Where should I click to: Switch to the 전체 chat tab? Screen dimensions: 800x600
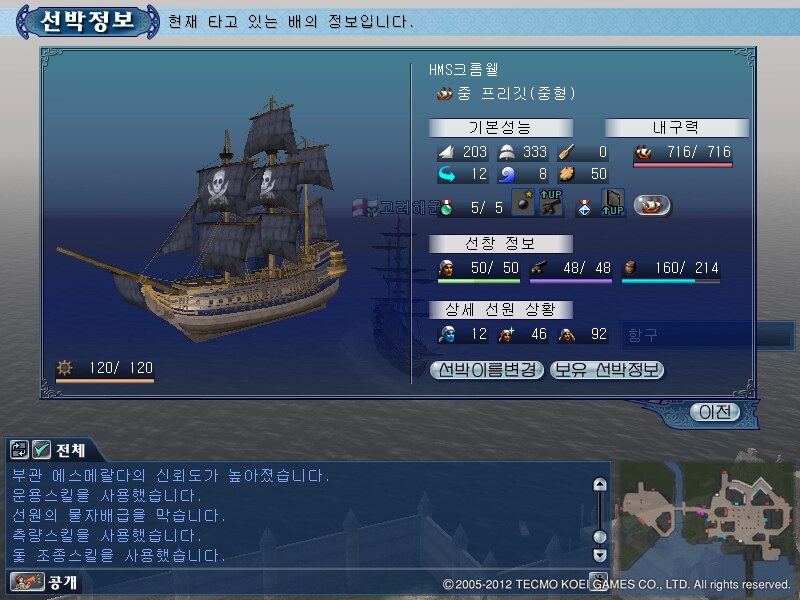pyautogui.click(x=71, y=450)
